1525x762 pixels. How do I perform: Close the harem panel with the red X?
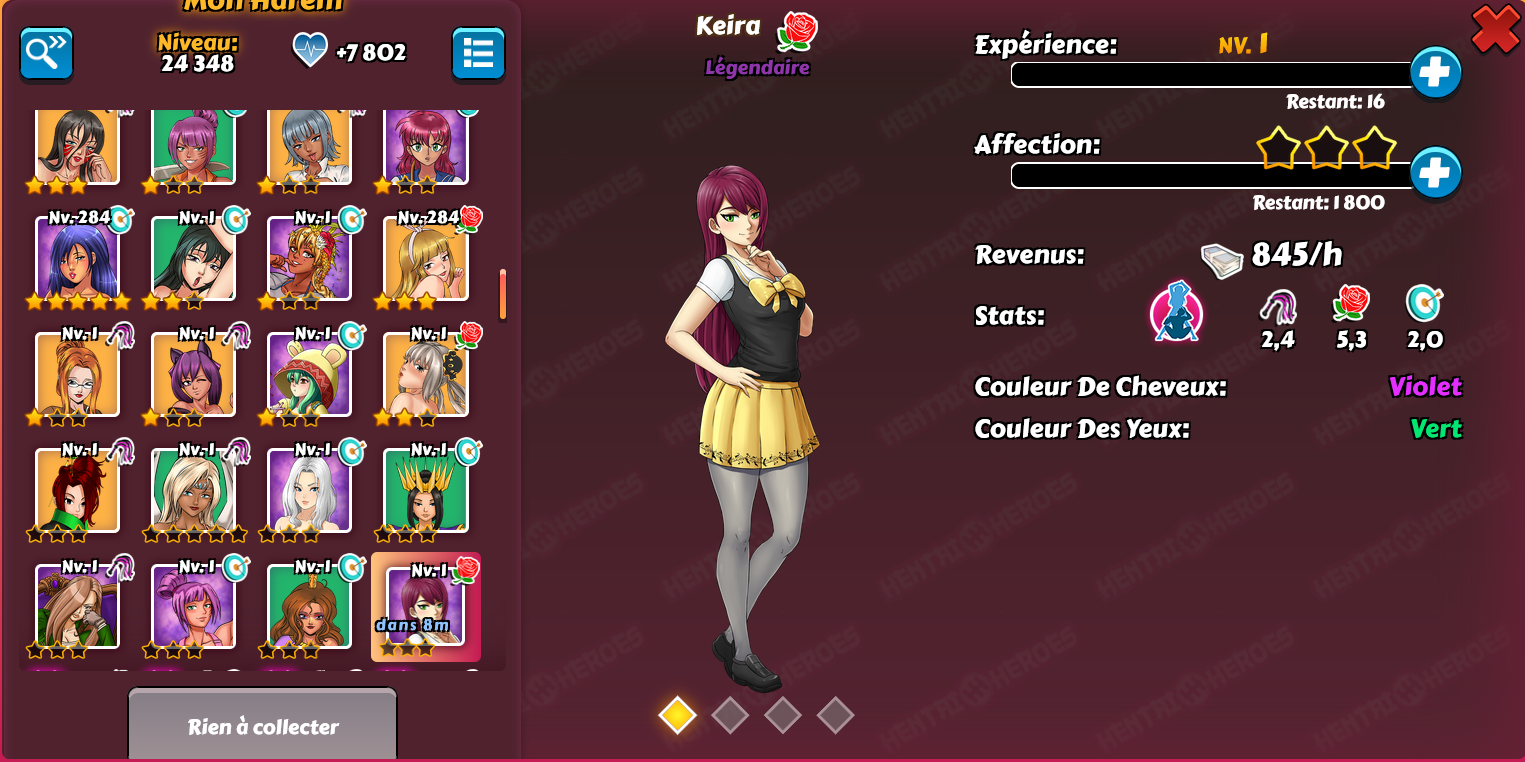(x=1495, y=29)
